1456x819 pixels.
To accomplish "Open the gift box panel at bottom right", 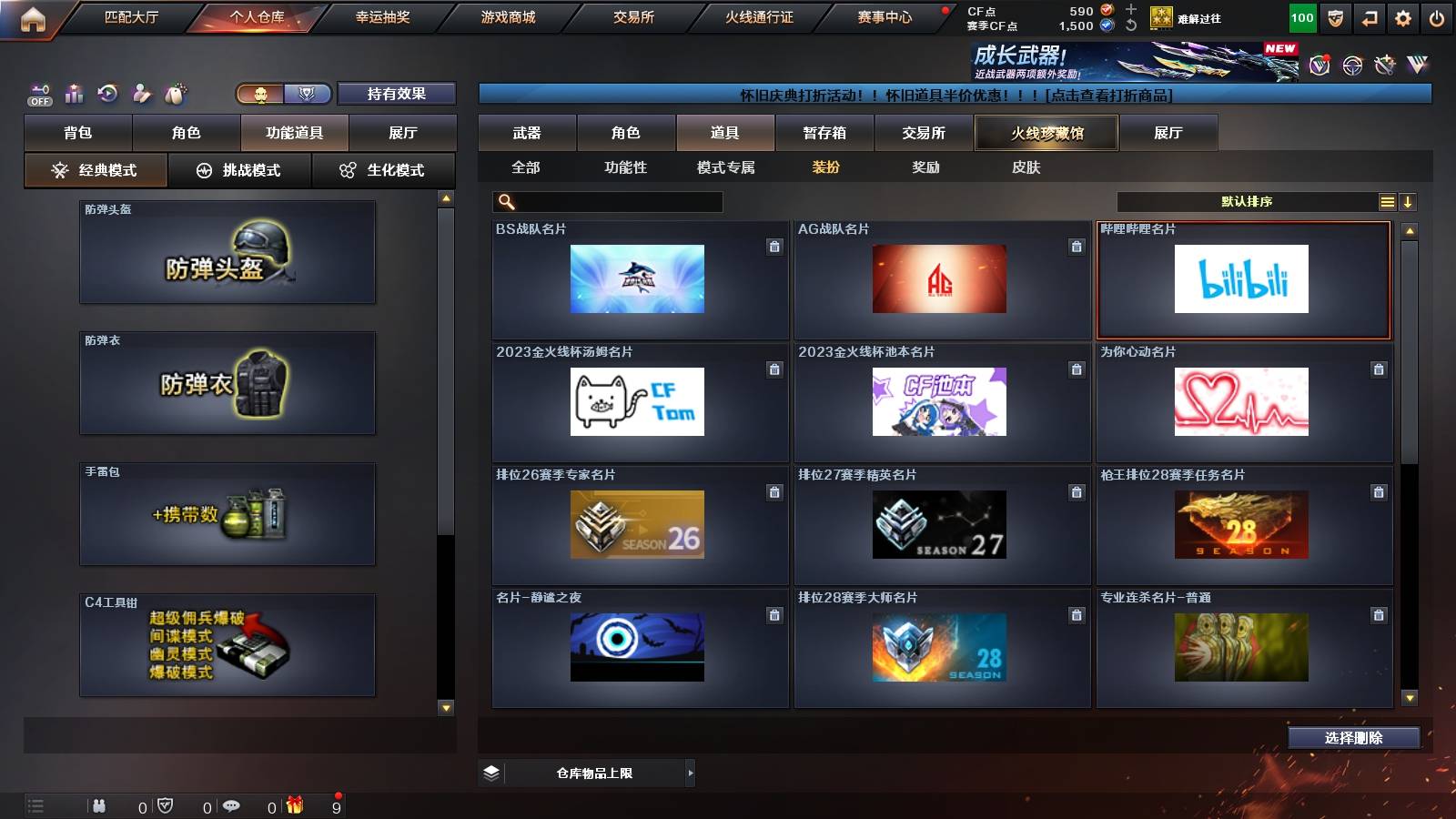I will tap(293, 805).
